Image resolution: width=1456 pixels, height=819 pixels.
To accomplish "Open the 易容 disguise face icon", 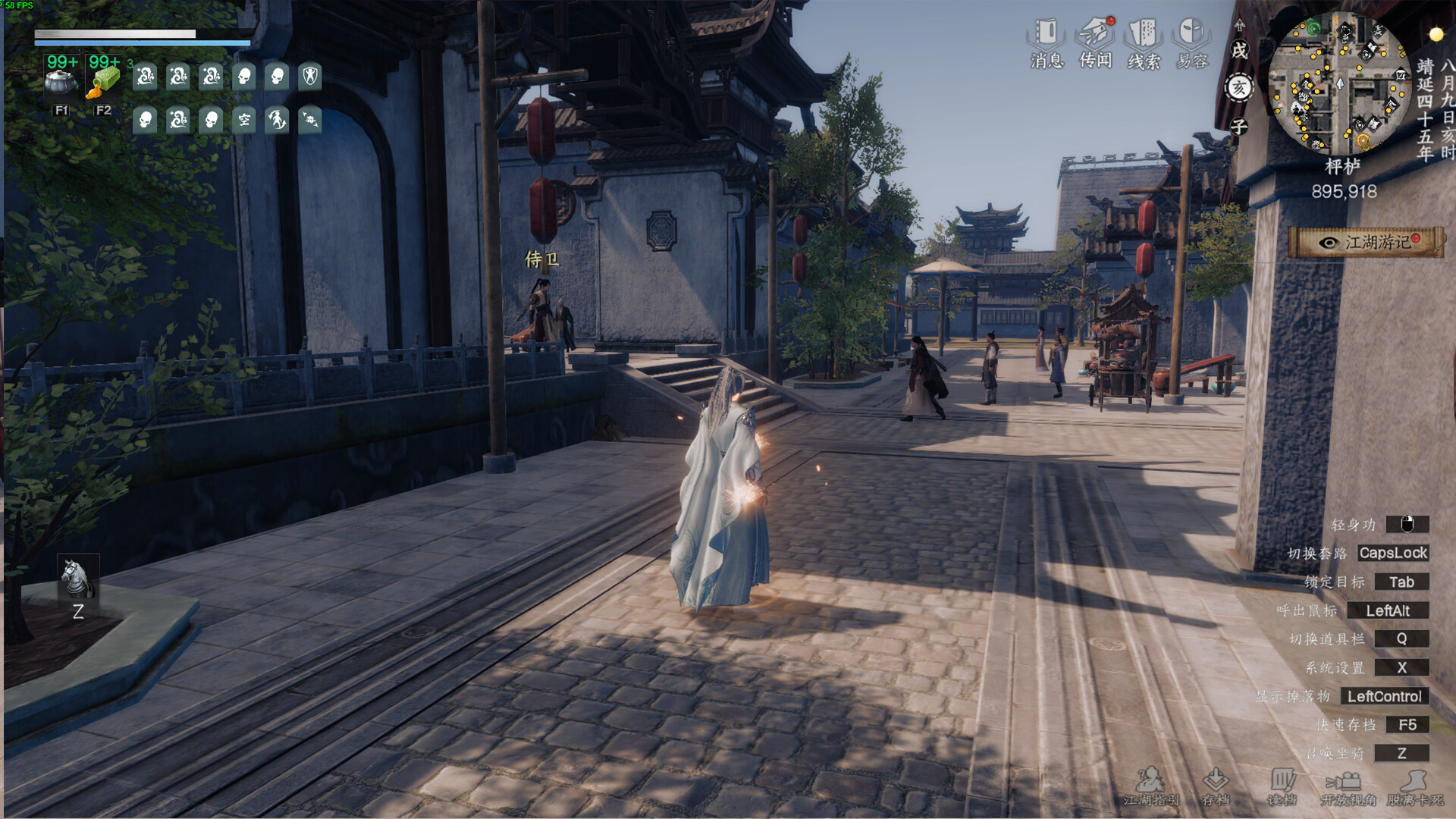I will 1191,34.
